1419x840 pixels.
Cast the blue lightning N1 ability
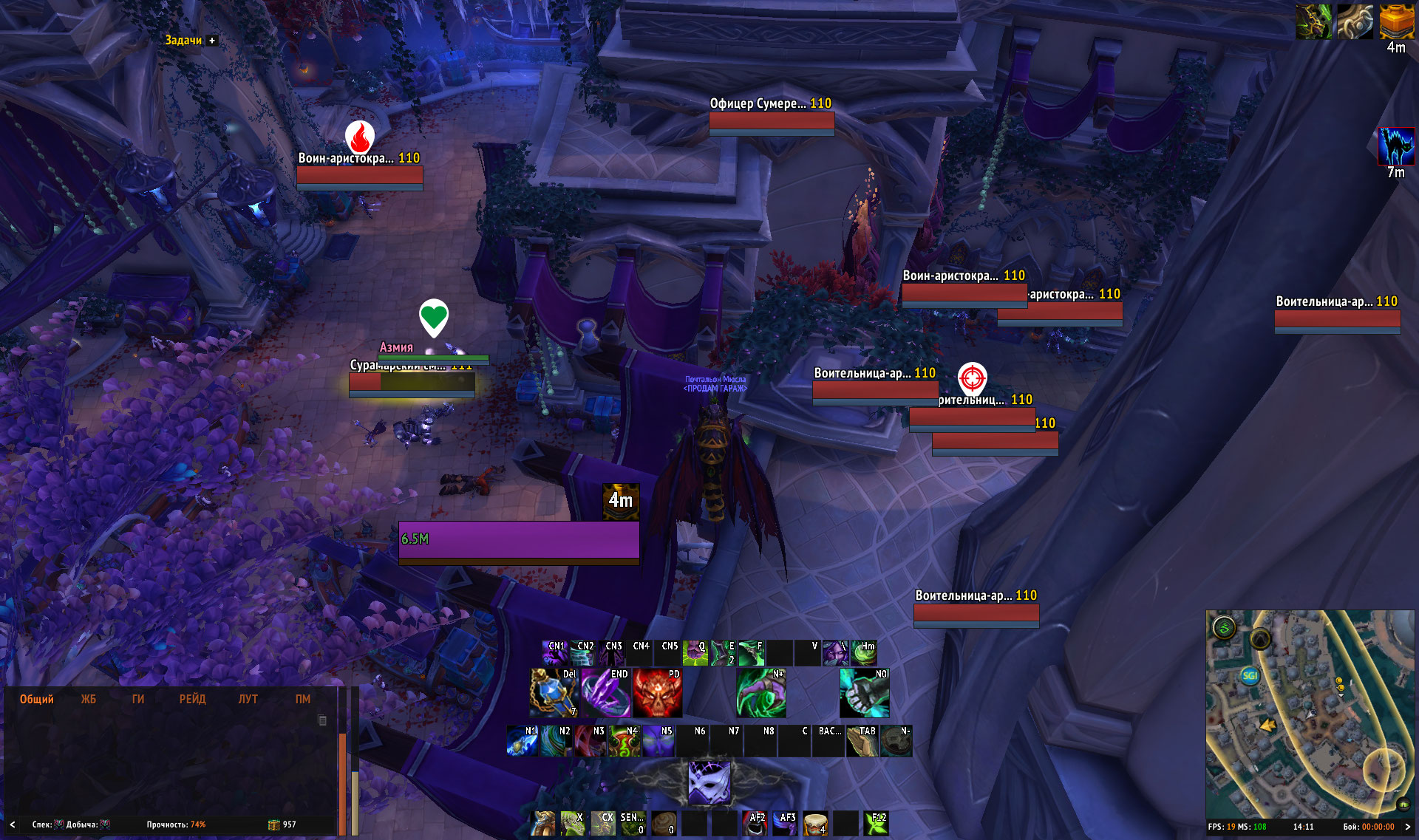[522, 741]
